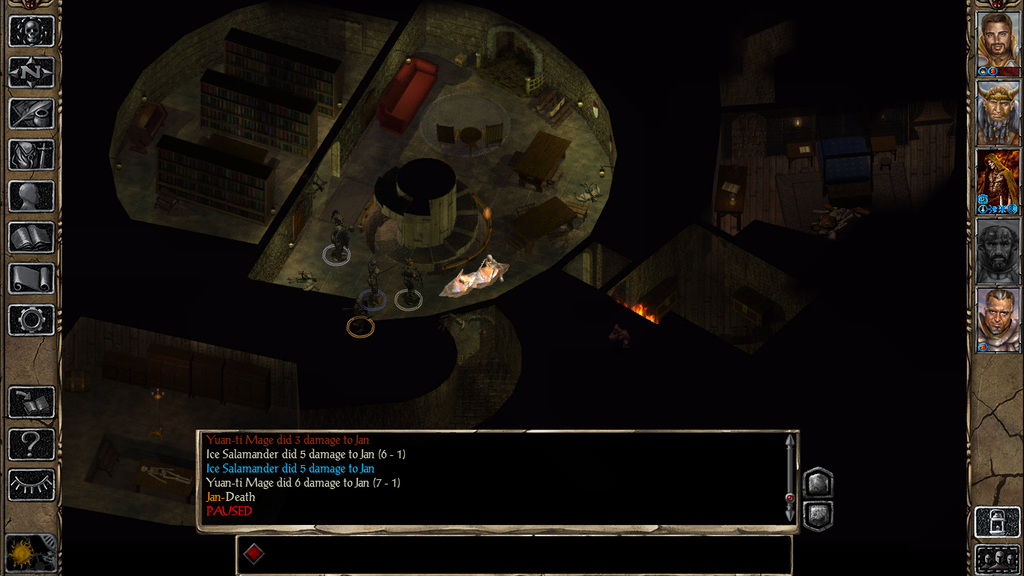Image resolution: width=1024 pixels, height=576 pixels.
Task: Open the journal with the quill icon
Action: 31,113
